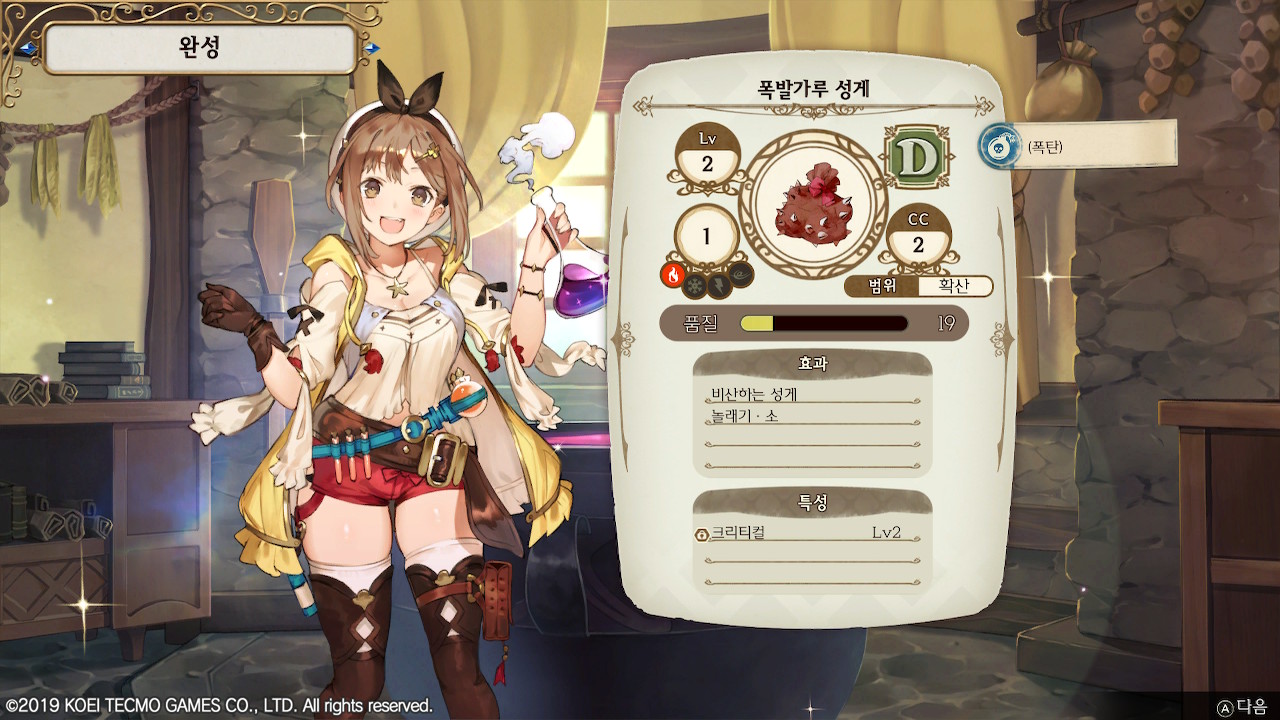This screenshot has width=1280, height=720.
Task: Select the 비산하는 성게 effect row
Action: pos(808,394)
